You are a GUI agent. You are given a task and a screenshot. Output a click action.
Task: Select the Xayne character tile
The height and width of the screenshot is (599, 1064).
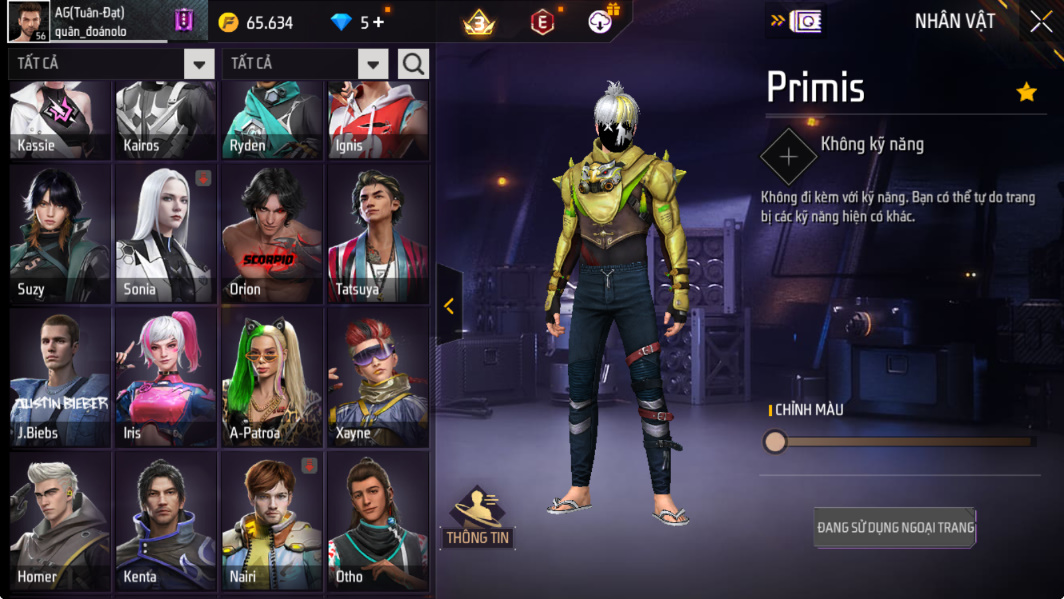pyautogui.click(x=378, y=377)
